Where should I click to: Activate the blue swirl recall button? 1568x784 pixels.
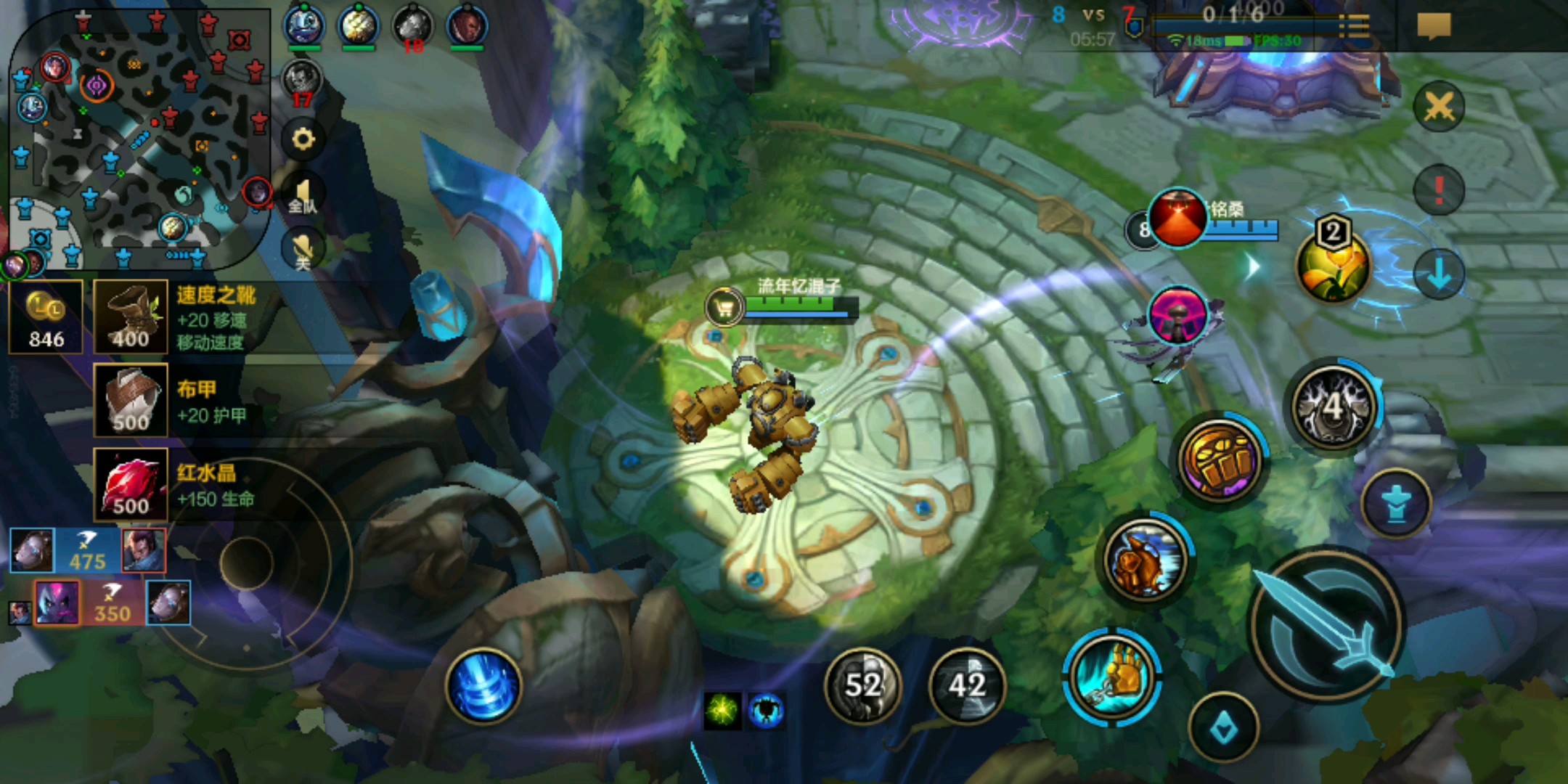click(483, 686)
